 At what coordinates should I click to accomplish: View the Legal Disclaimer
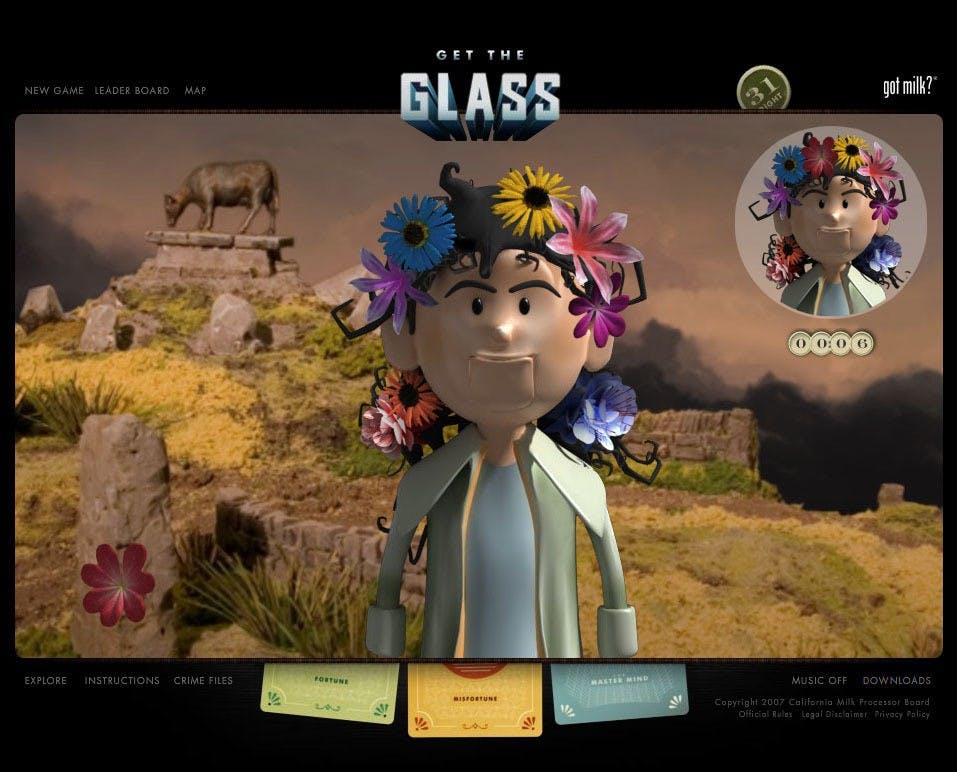(x=835, y=715)
